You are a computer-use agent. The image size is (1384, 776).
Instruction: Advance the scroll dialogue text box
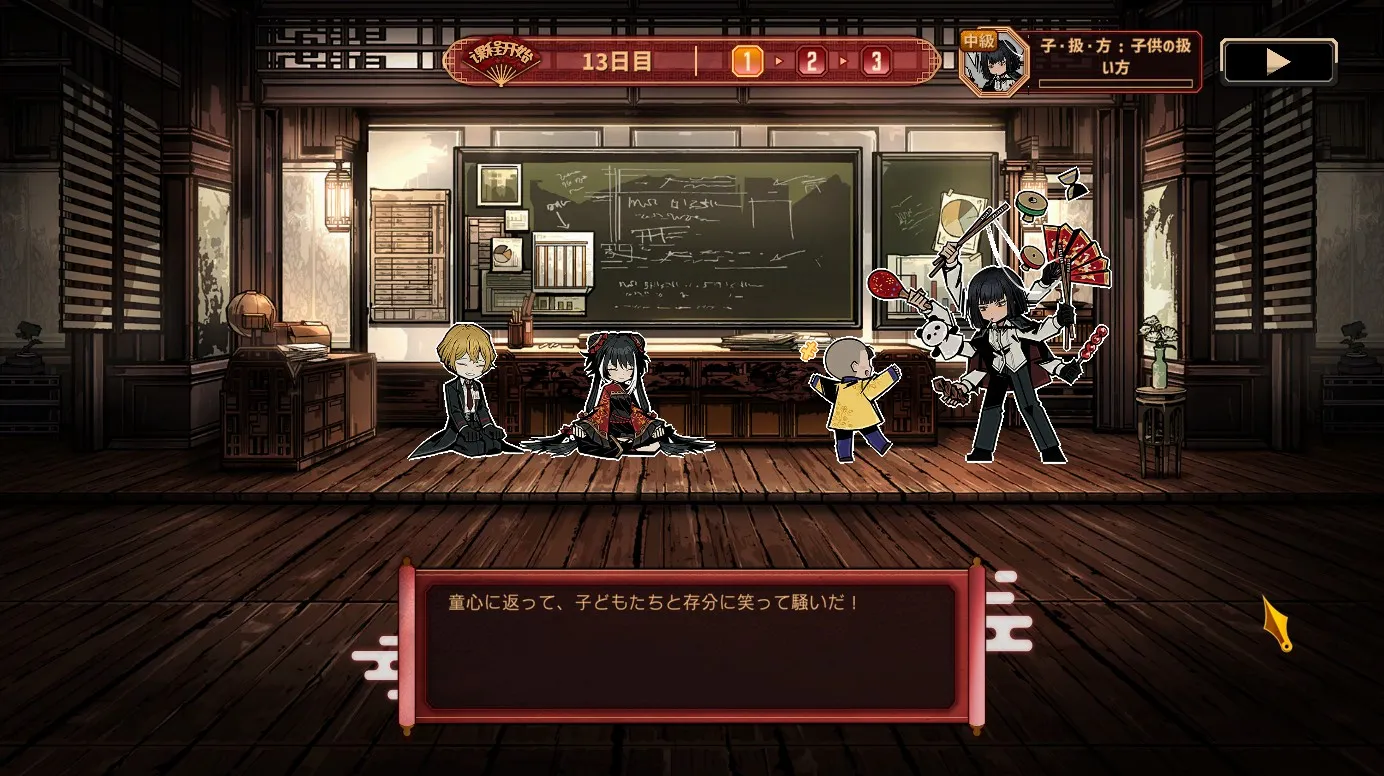point(691,647)
